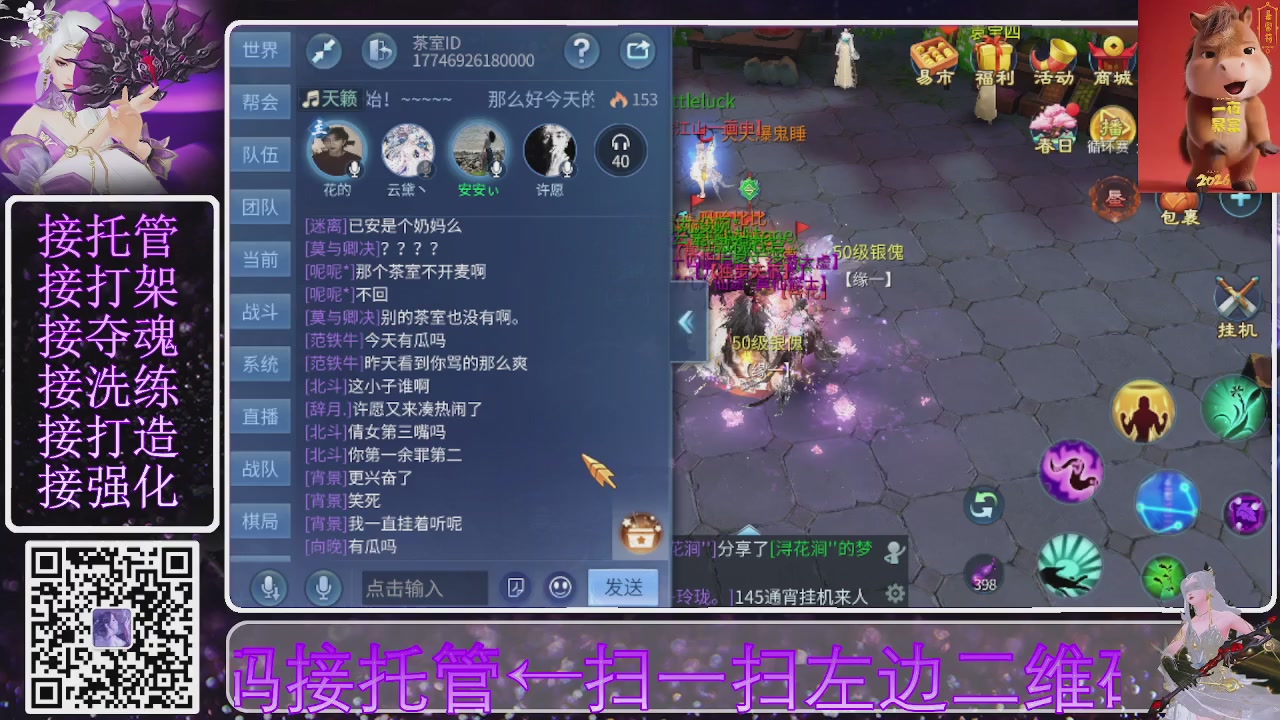Image resolution: width=1280 pixels, height=720 pixels.
Task: Switch to the 系统 system channel tab
Action: pos(260,364)
